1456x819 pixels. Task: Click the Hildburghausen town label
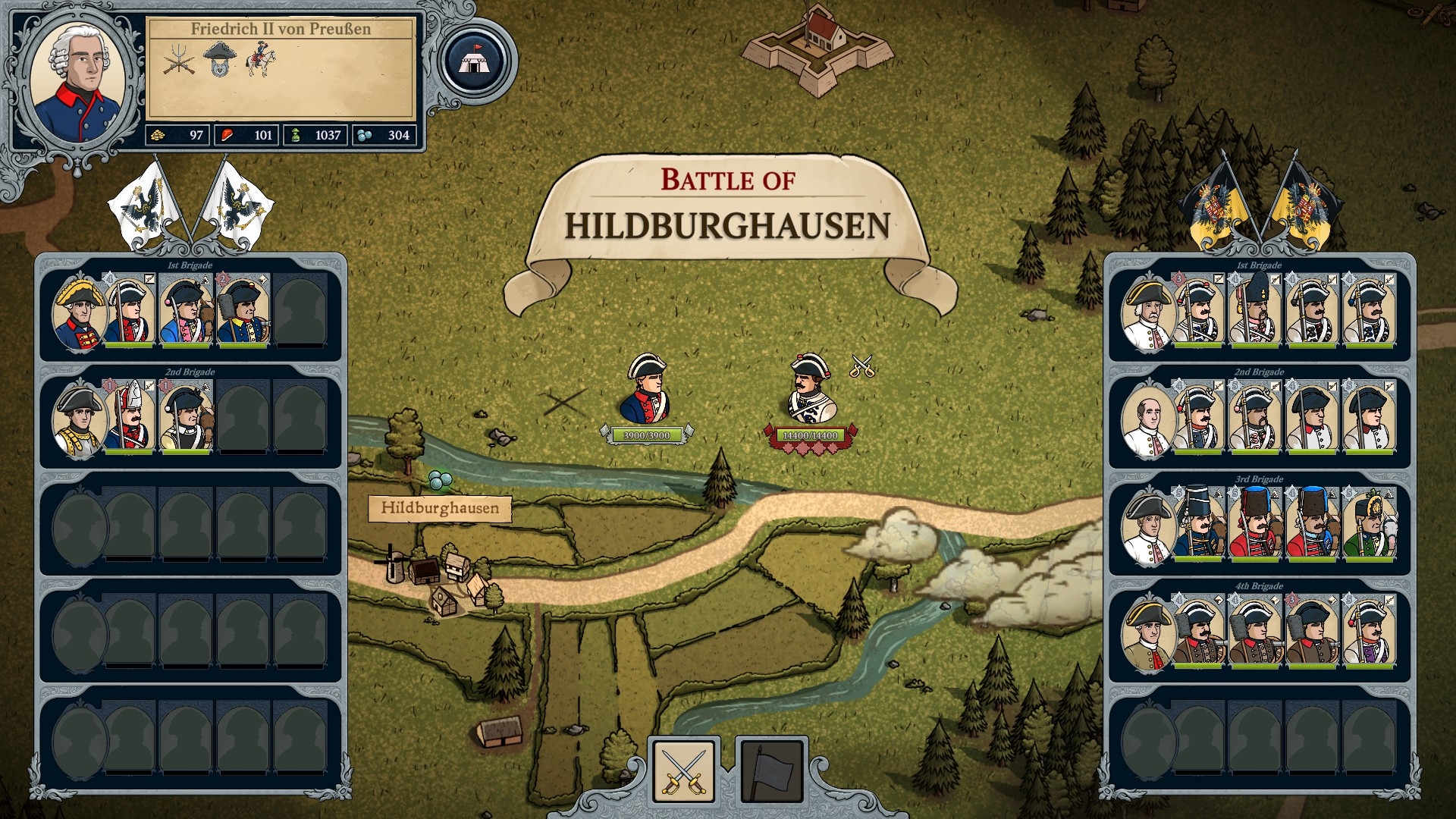pyautogui.click(x=440, y=508)
